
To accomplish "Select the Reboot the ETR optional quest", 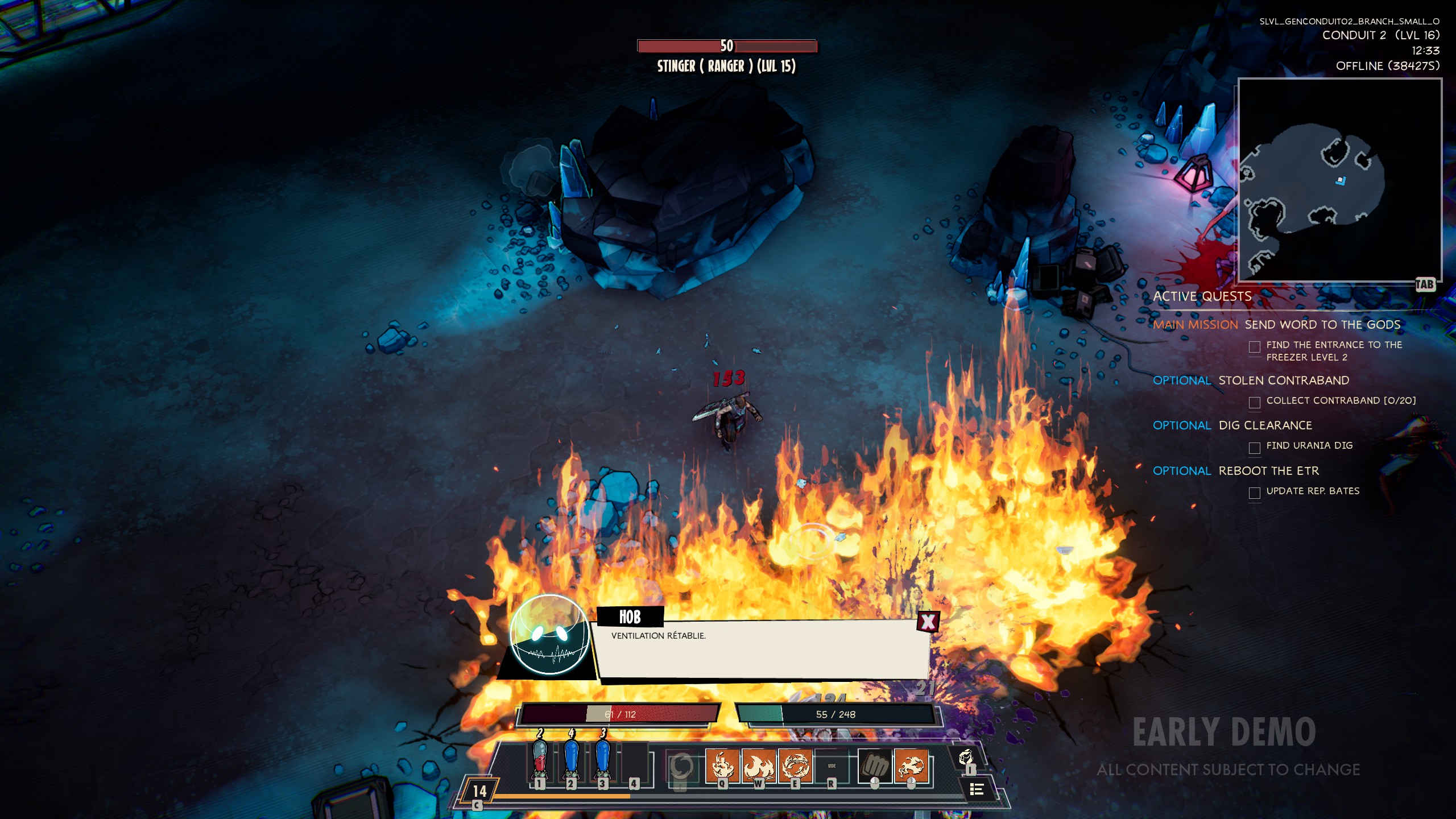I will (1268, 471).
